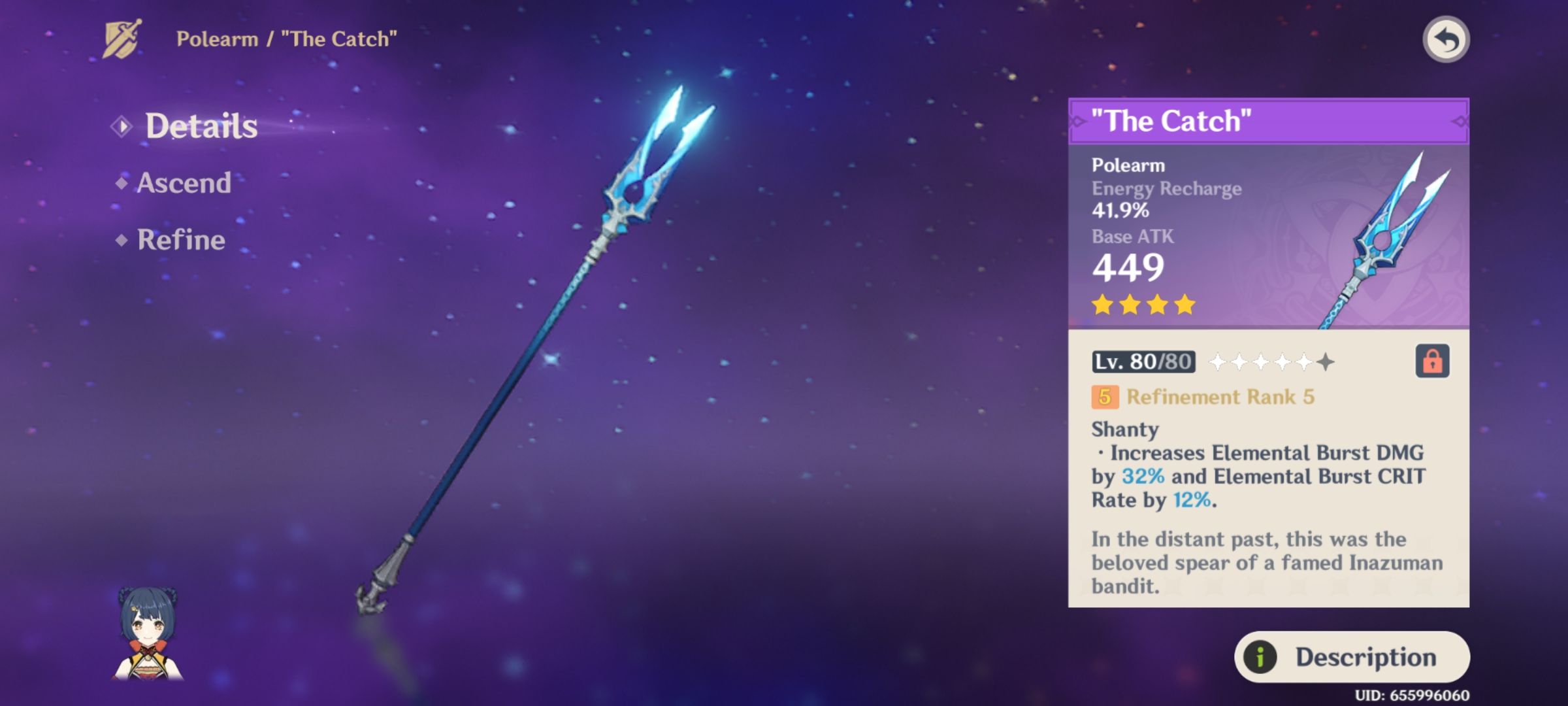Select the Ascend menu item
Screen dimensions: 1568x706
point(184,184)
